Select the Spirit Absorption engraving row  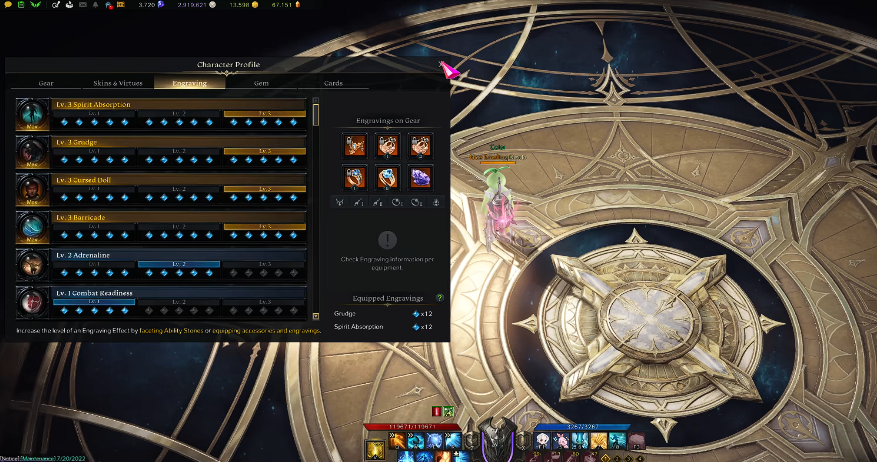(x=160, y=113)
